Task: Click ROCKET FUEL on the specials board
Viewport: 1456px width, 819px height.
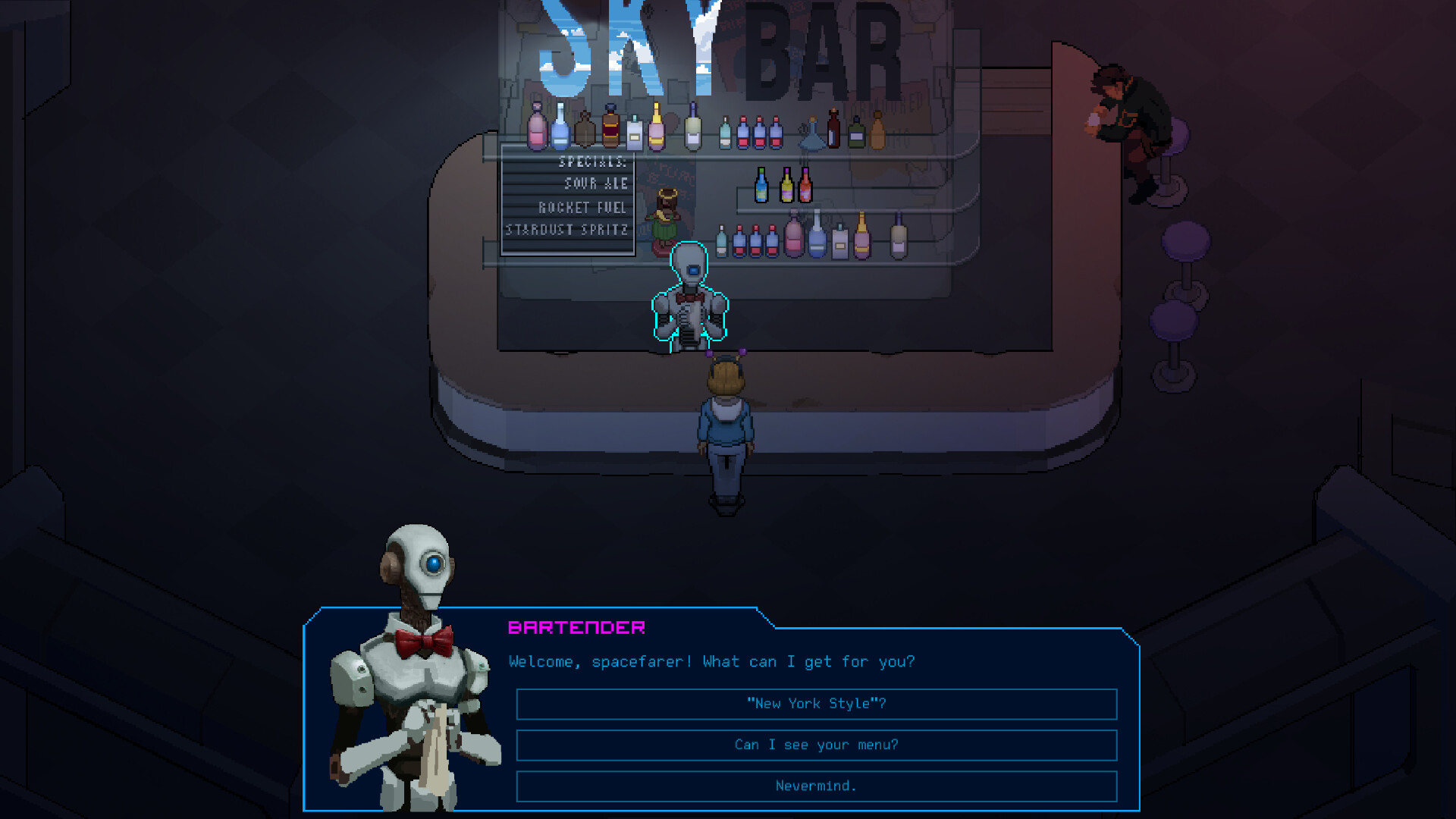Action: point(582,206)
